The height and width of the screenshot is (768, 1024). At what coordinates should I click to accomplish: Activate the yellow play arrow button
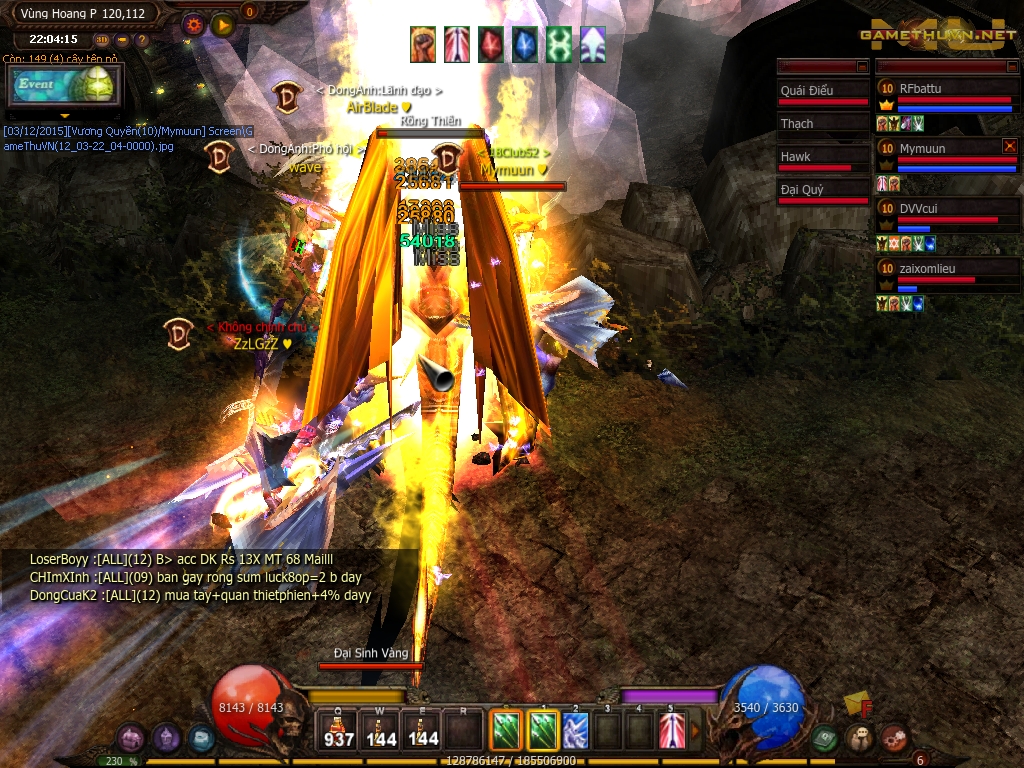pyautogui.click(x=222, y=23)
